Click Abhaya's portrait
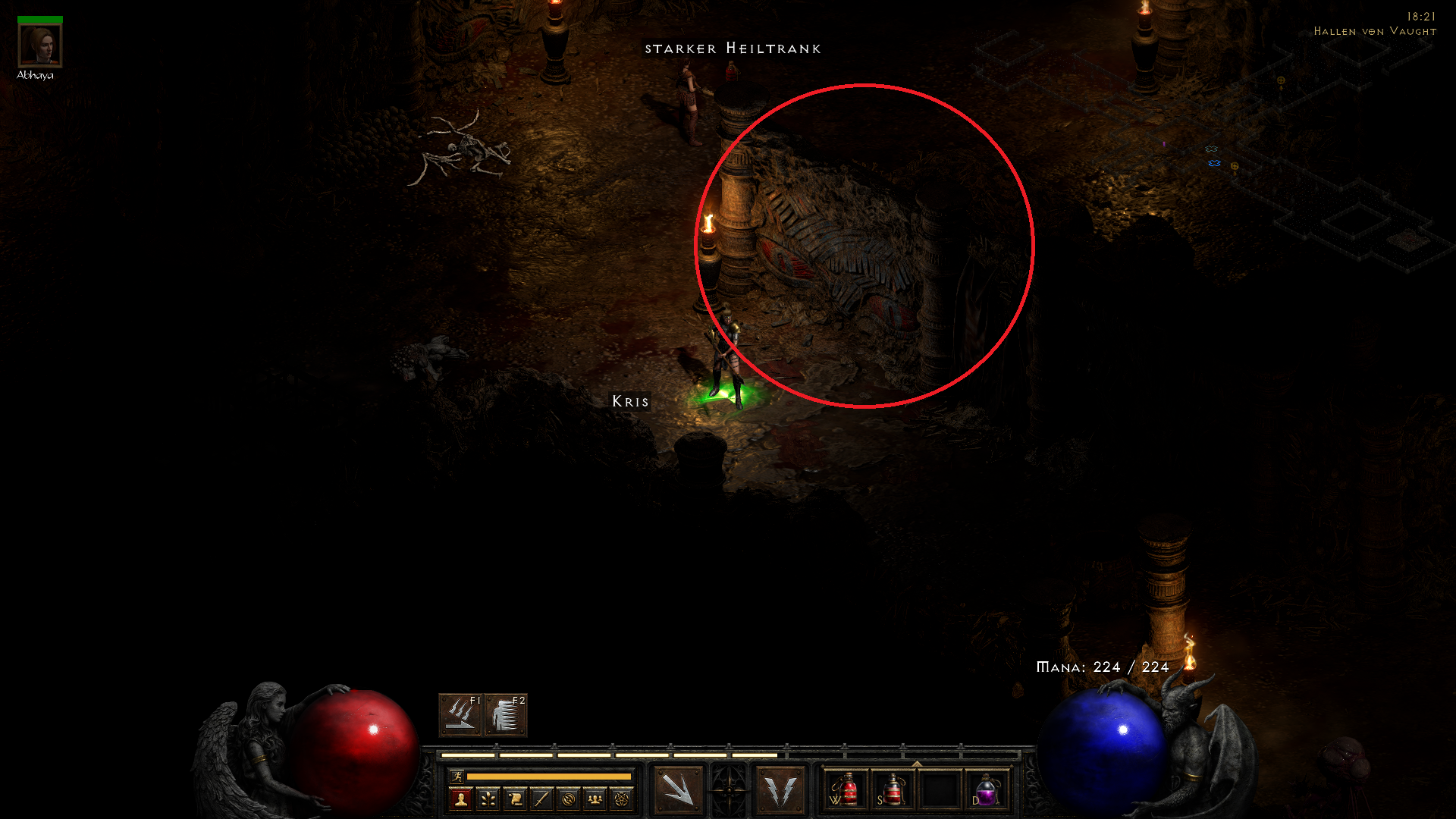1456x819 pixels. [x=42, y=45]
